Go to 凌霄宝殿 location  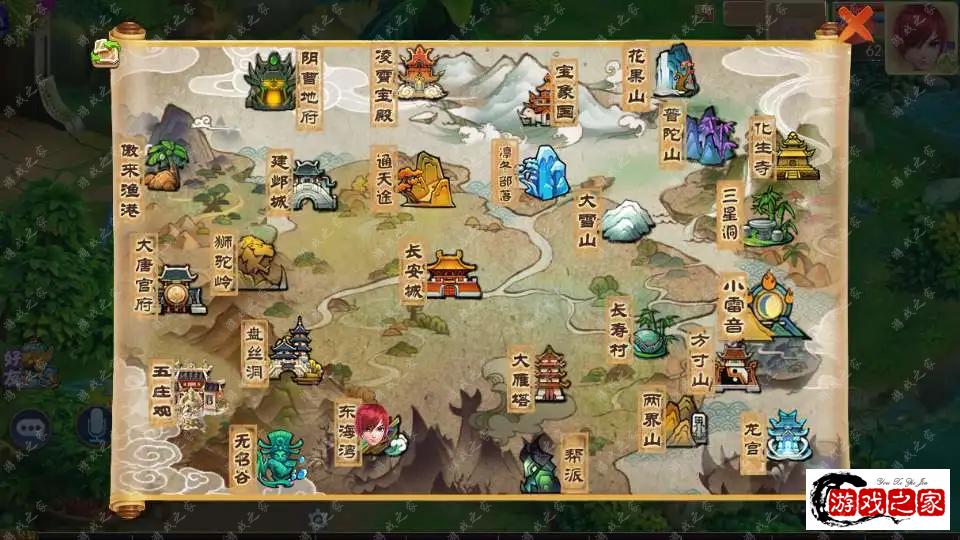[x=419, y=71]
